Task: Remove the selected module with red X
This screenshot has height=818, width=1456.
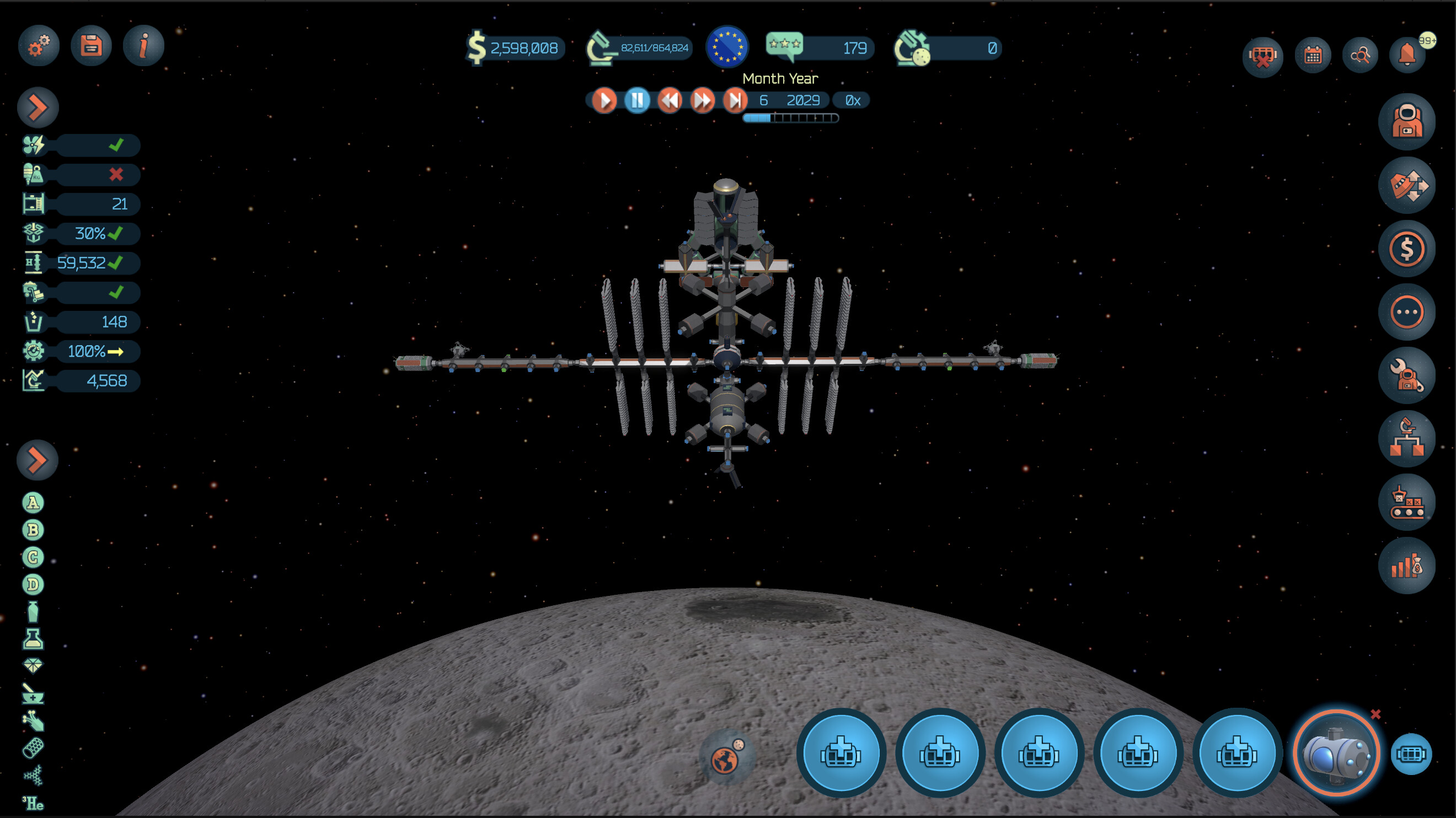Action: click(x=1375, y=714)
